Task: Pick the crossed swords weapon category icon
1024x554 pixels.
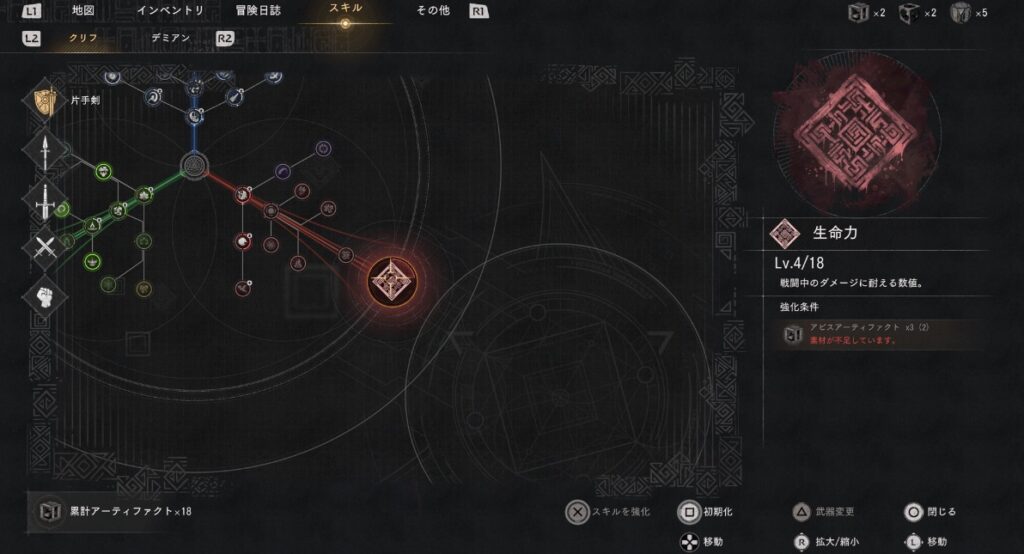Action: coord(44,246)
